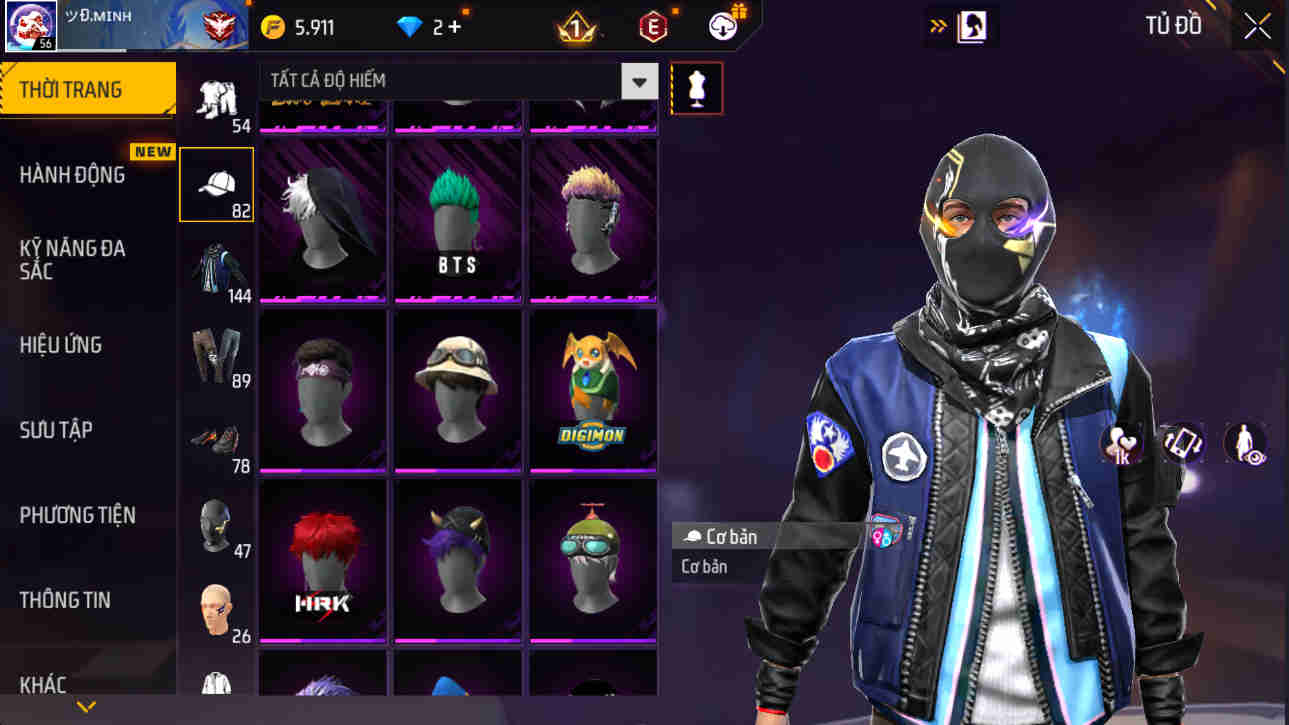Open the backpack category with 144 items
The height and width of the screenshot is (725, 1289).
pos(216,268)
